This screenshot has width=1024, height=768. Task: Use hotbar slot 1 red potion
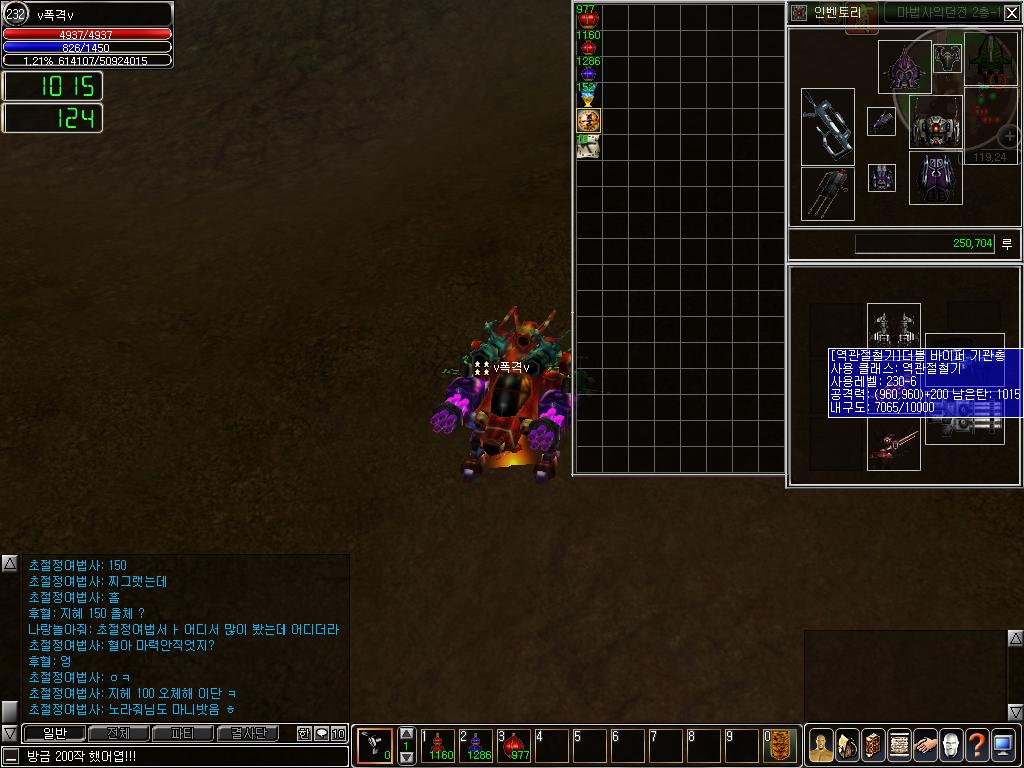[x=440, y=745]
